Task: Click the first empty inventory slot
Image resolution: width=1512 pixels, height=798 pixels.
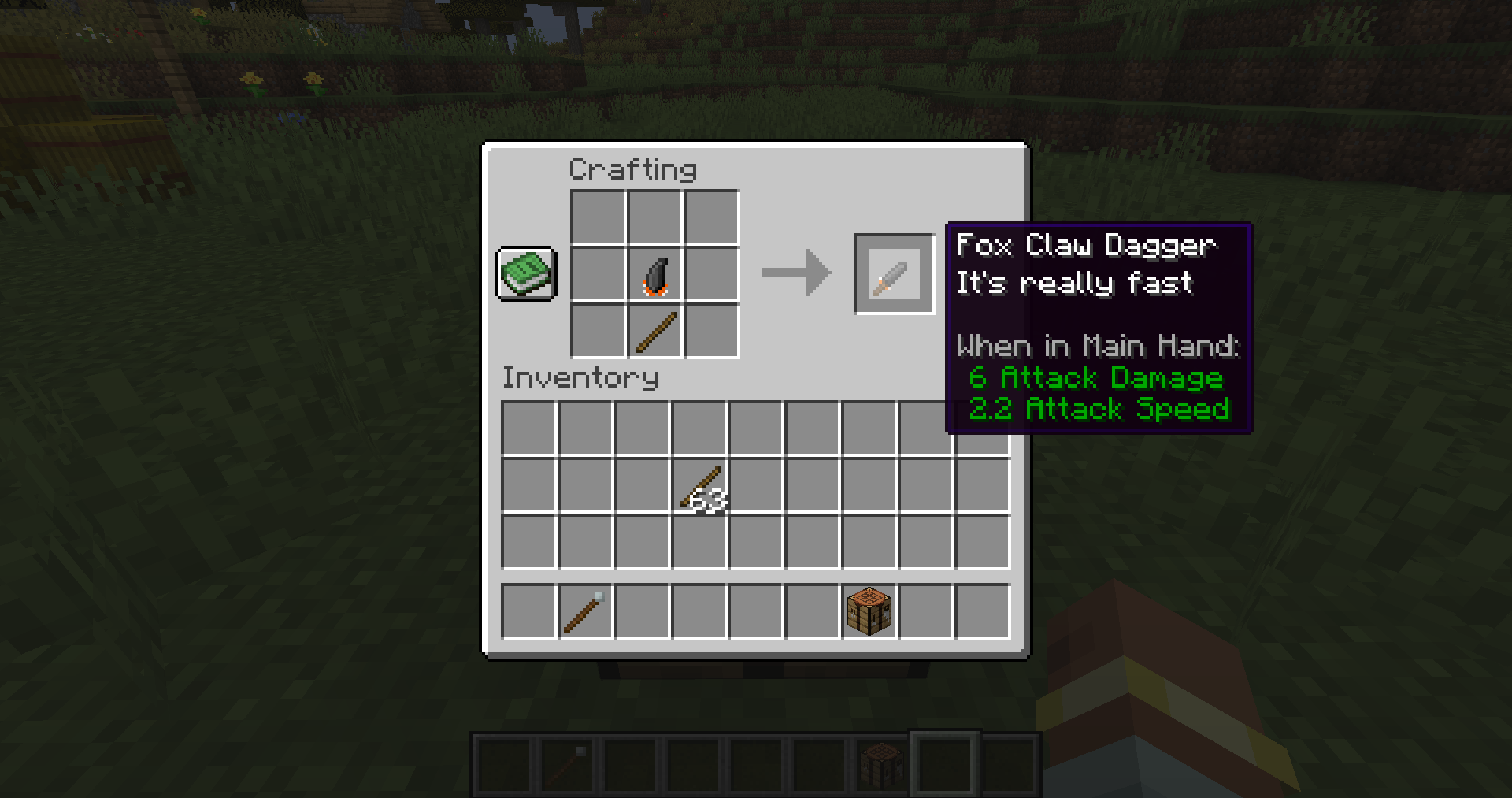Action: (x=529, y=427)
